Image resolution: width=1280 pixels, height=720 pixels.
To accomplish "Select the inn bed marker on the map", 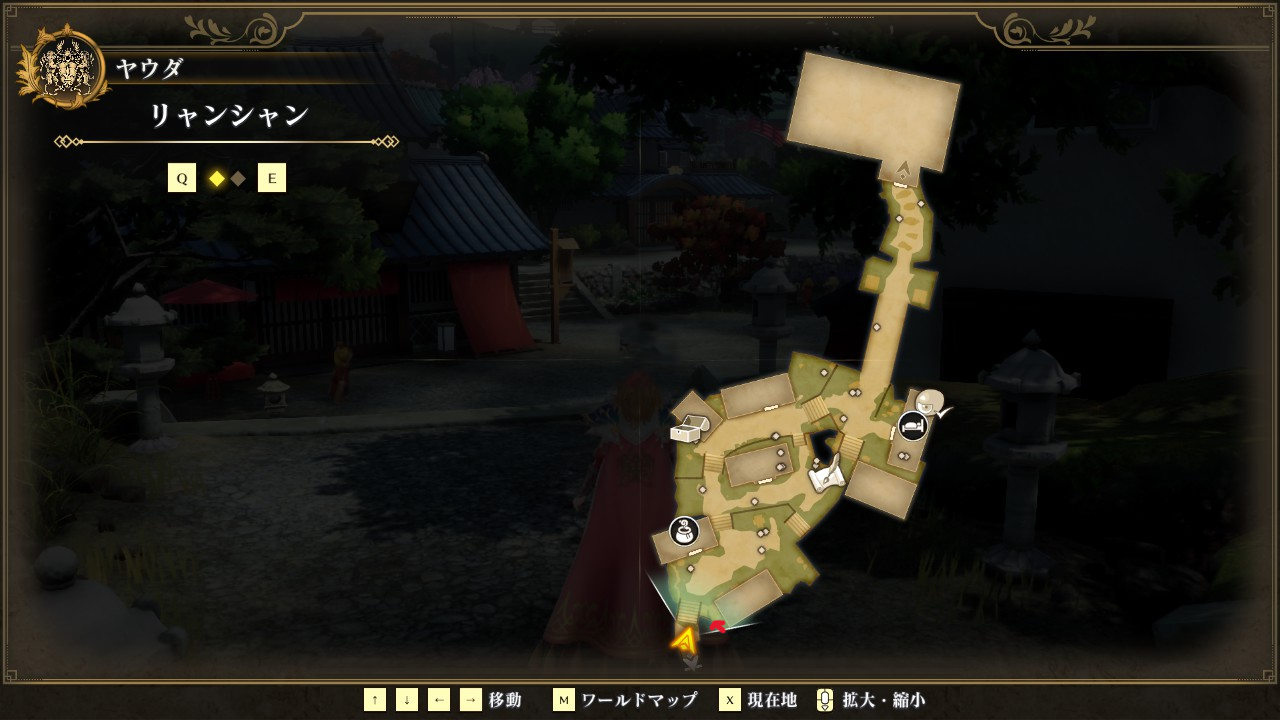I will pyautogui.click(x=912, y=425).
